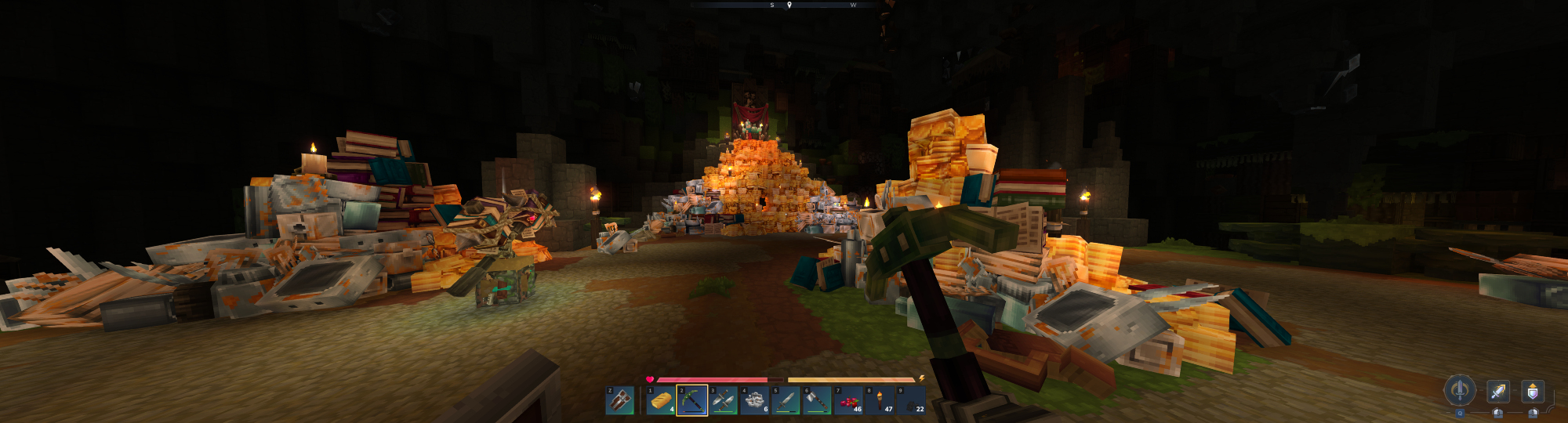Choose the red berries stack of 46
1568x423 pixels.
coord(848,400)
